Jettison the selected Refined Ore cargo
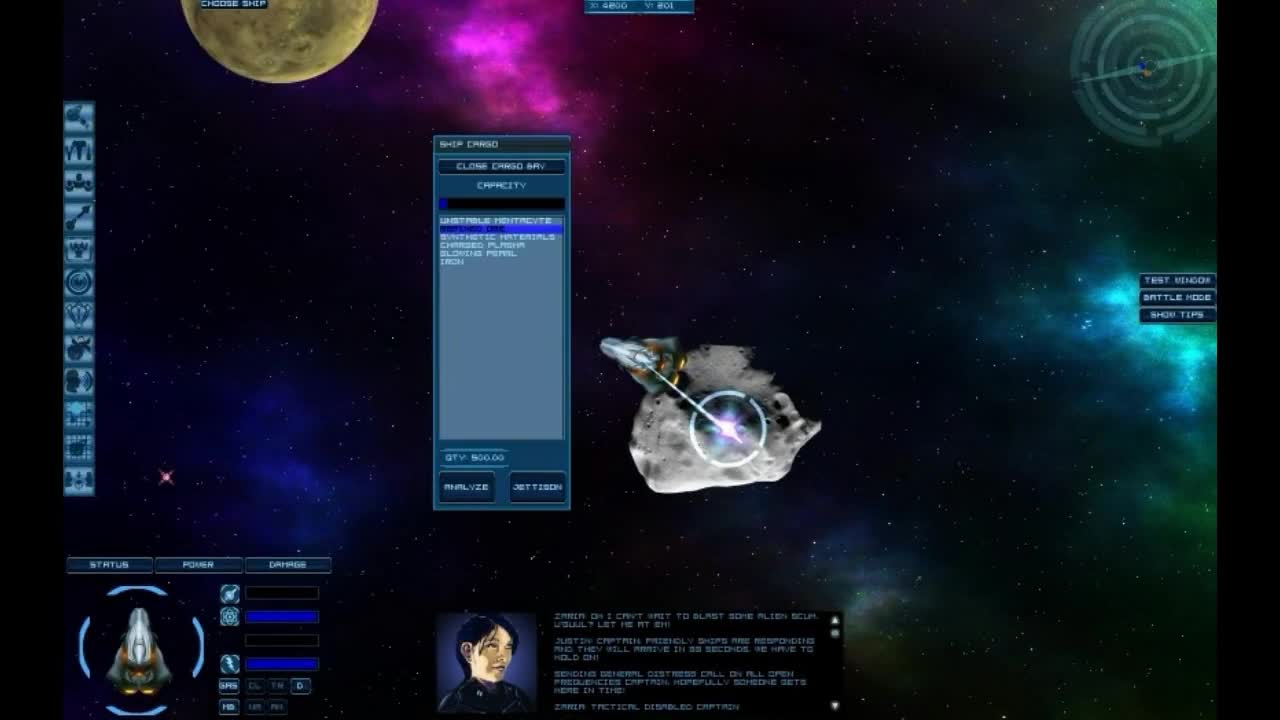Screen dimensions: 1280x720 pos(538,487)
